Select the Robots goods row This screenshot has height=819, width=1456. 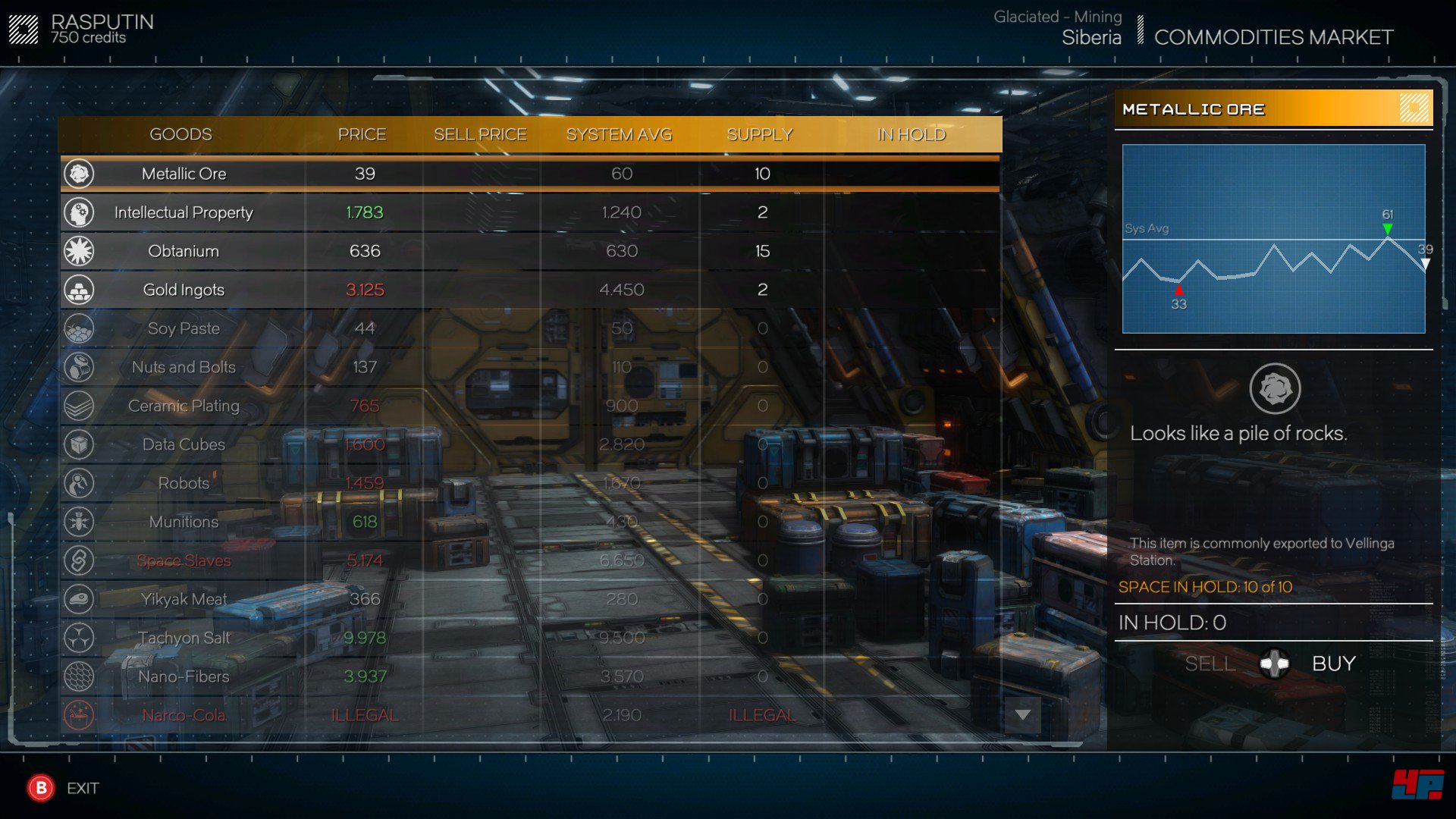point(184,483)
